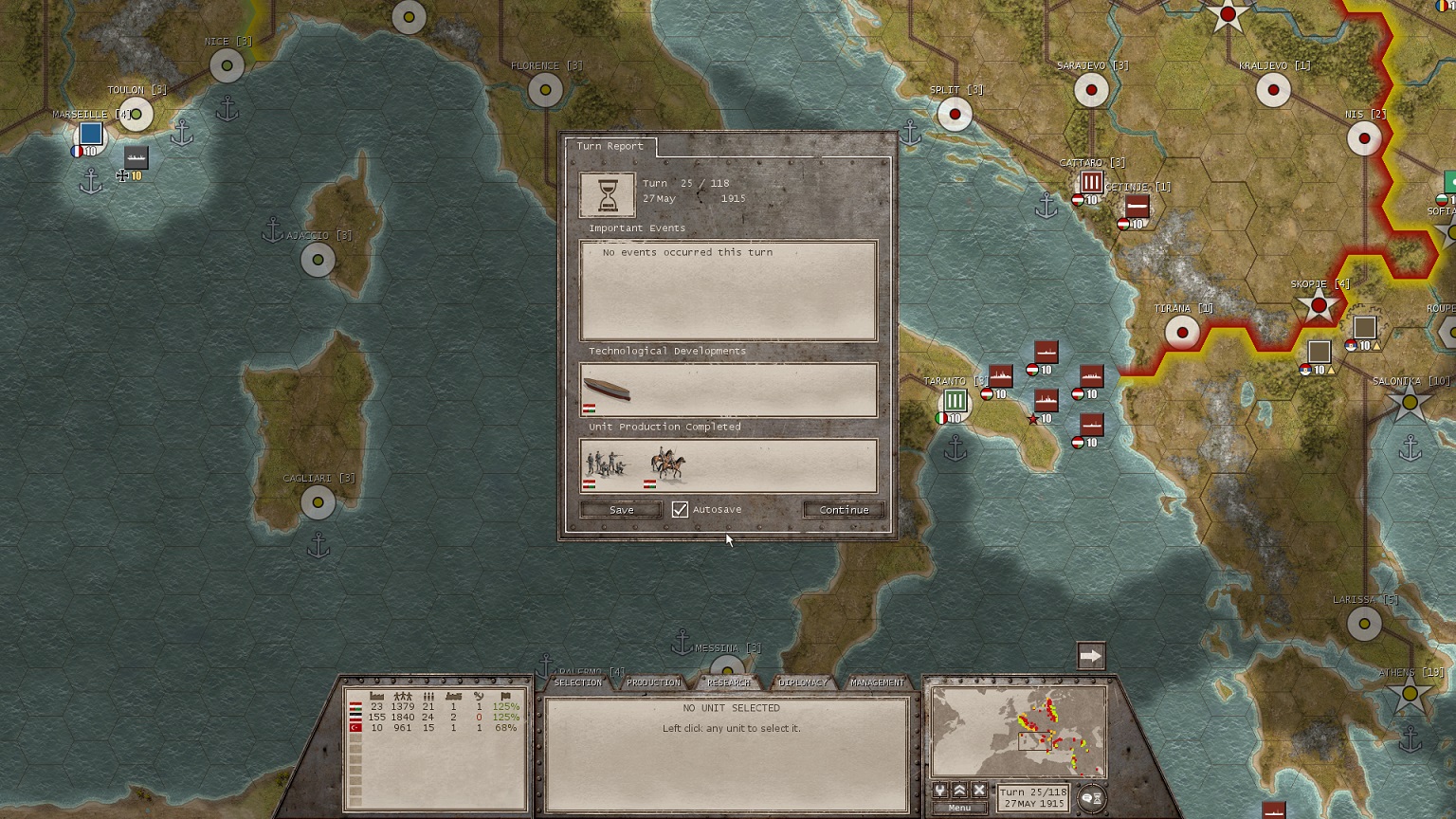Switch to the Diplomacy tab
Image resolution: width=1456 pixels, height=819 pixels.
[x=803, y=682]
